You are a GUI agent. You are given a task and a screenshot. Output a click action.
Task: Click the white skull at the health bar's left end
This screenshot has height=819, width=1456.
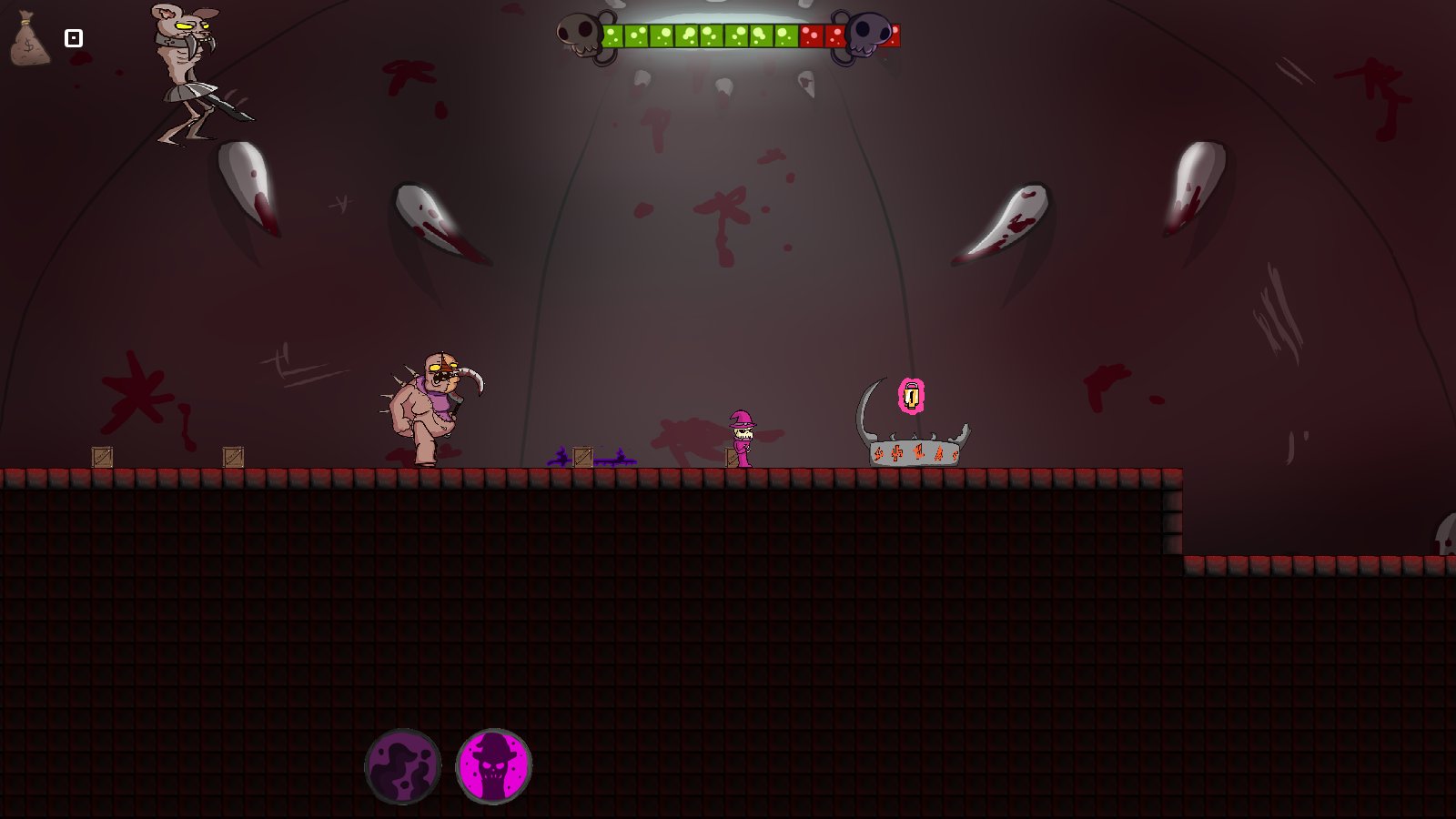click(580, 33)
